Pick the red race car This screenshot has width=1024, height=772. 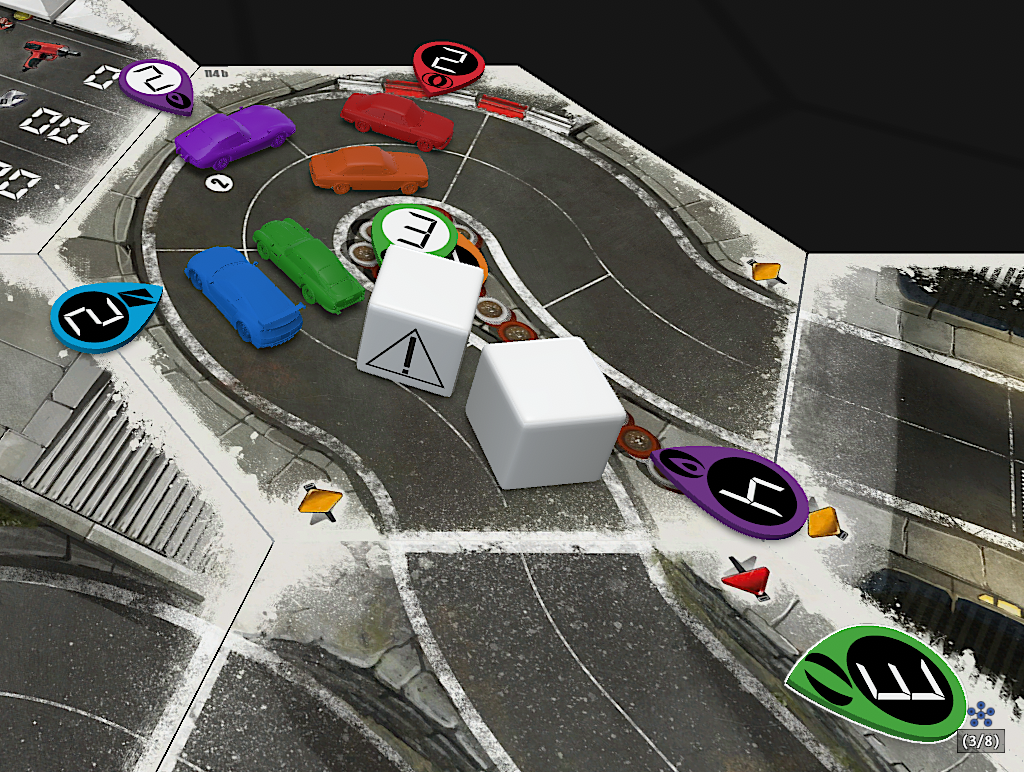tap(396, 120)
